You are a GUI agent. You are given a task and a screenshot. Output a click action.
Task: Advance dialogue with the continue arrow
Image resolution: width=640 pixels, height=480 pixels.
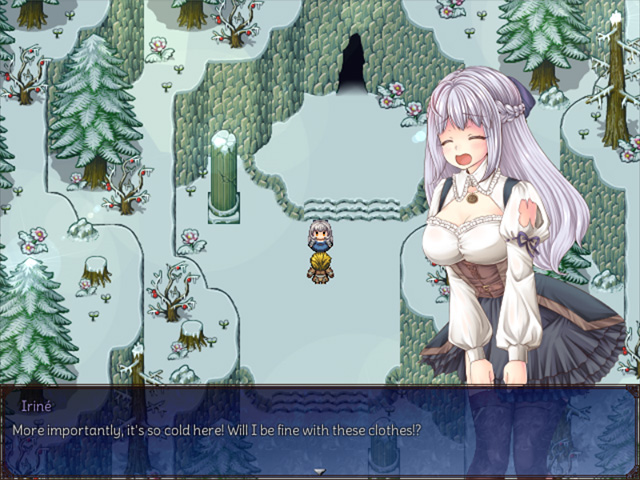click(320, 471)
